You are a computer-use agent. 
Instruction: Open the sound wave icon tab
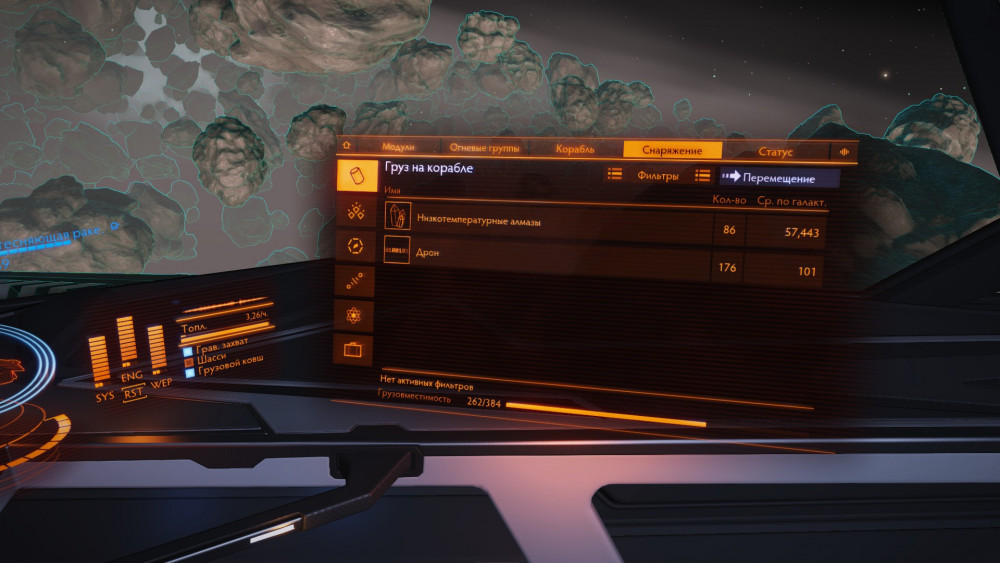(x=845, y=153)
